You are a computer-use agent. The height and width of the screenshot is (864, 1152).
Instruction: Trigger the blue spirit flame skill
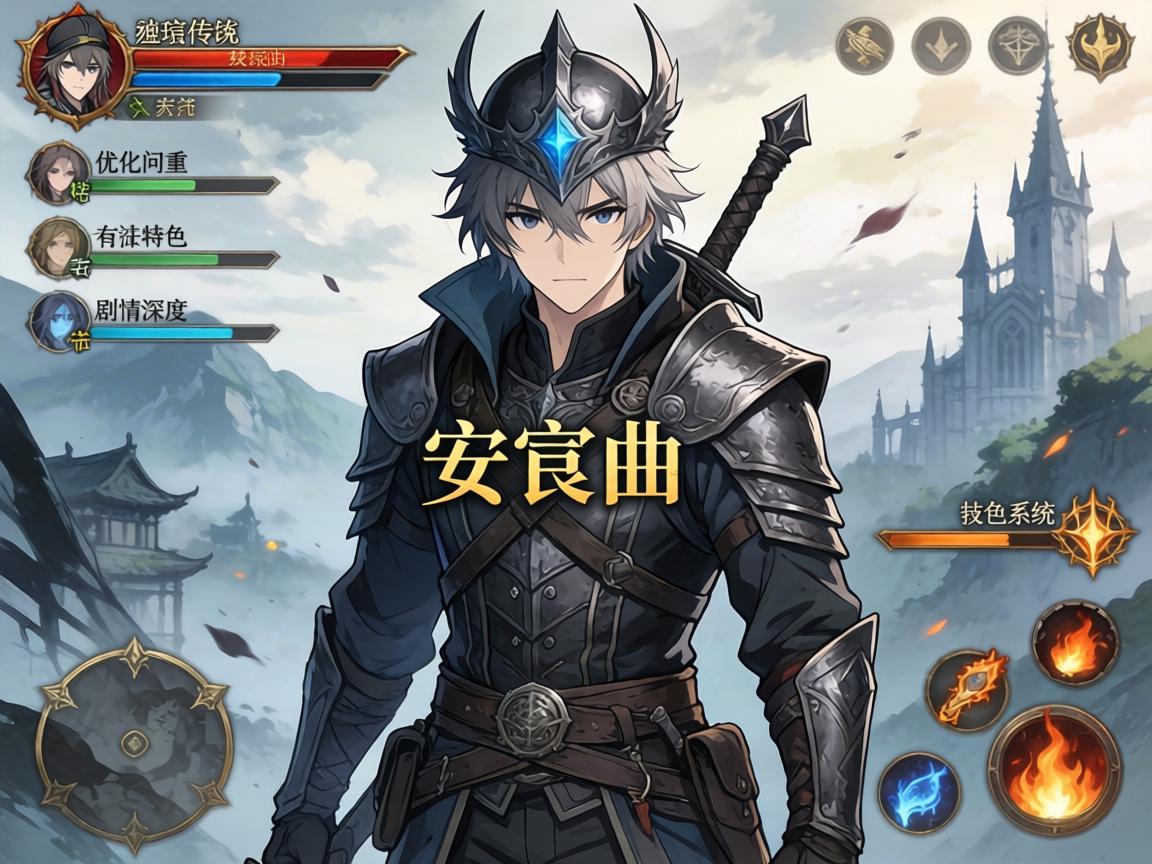(x=919, y=792)
